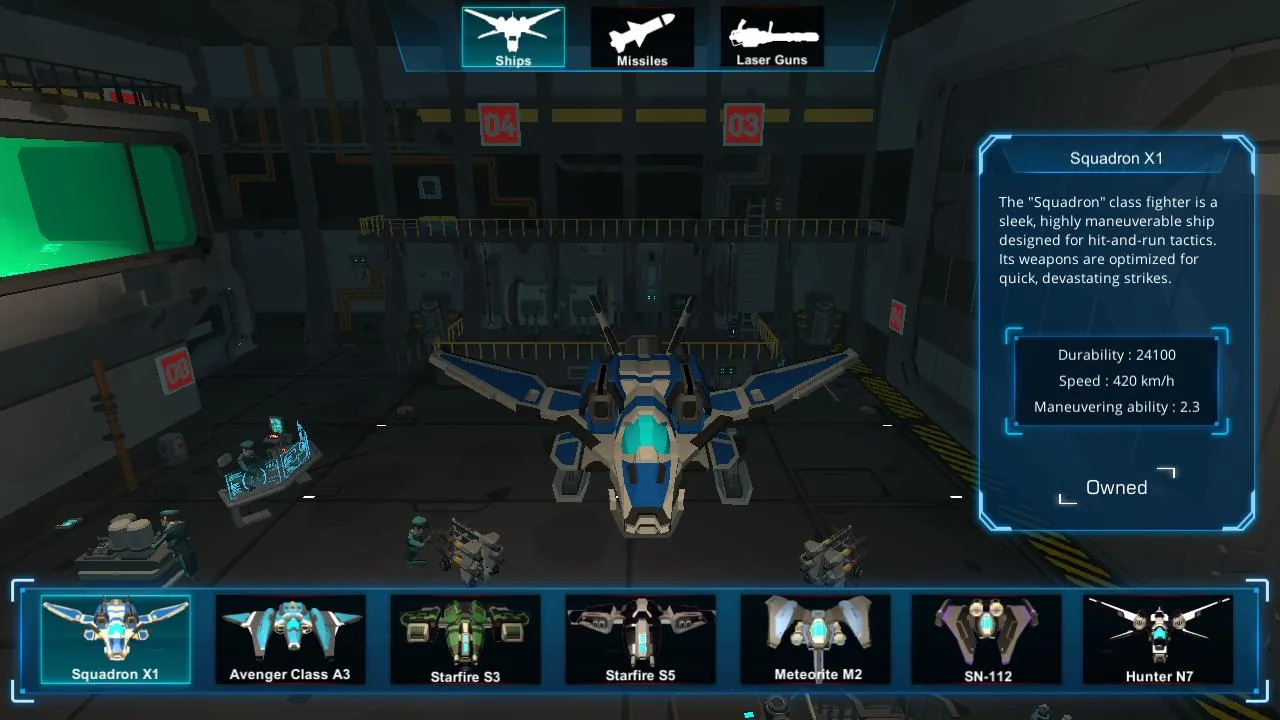
Task: Select the Starfire S5 ship icon
Action: click(x=640, y=638)
